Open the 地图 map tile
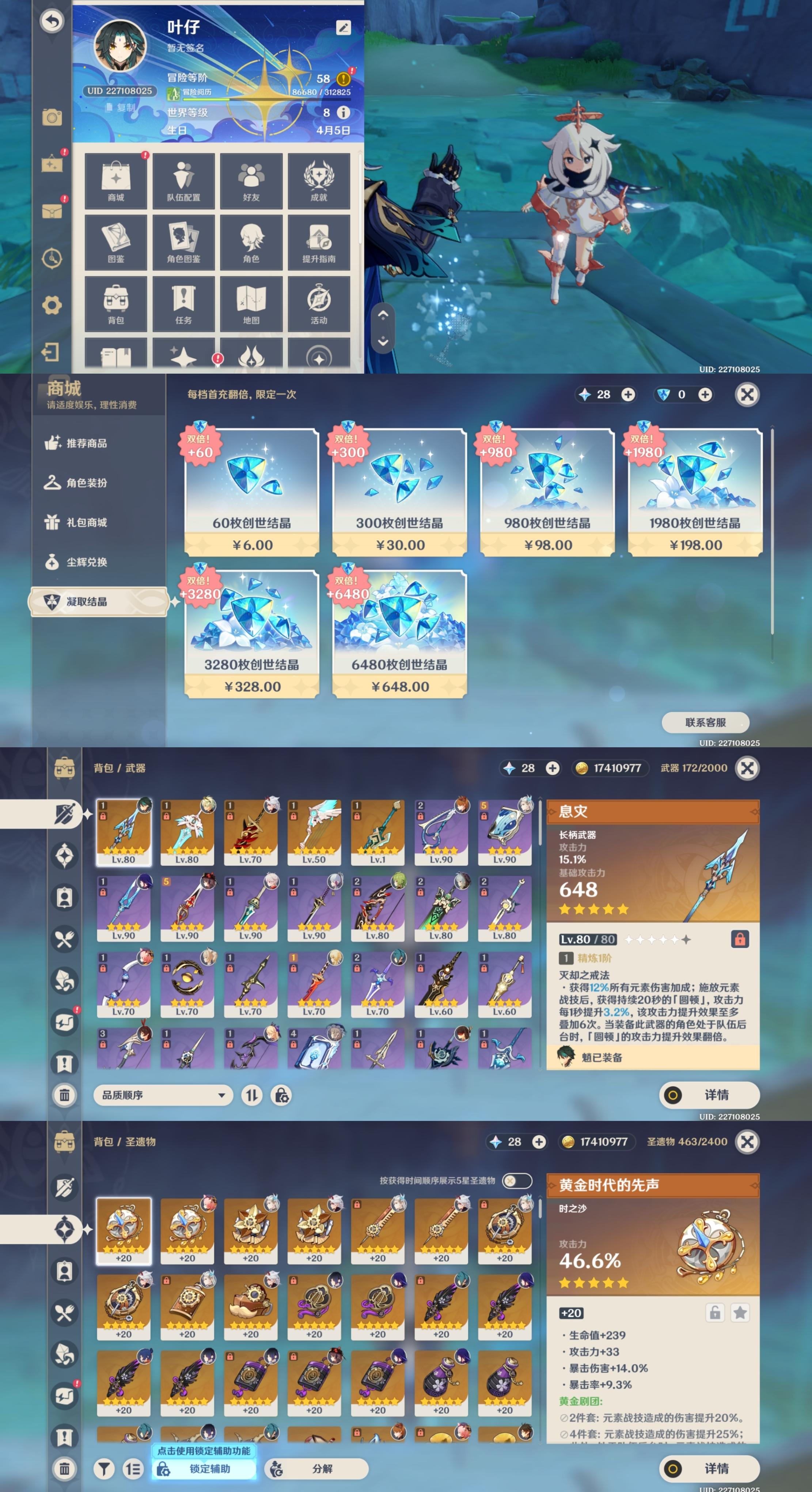The image size is (812, 1492). click(251, 303)
